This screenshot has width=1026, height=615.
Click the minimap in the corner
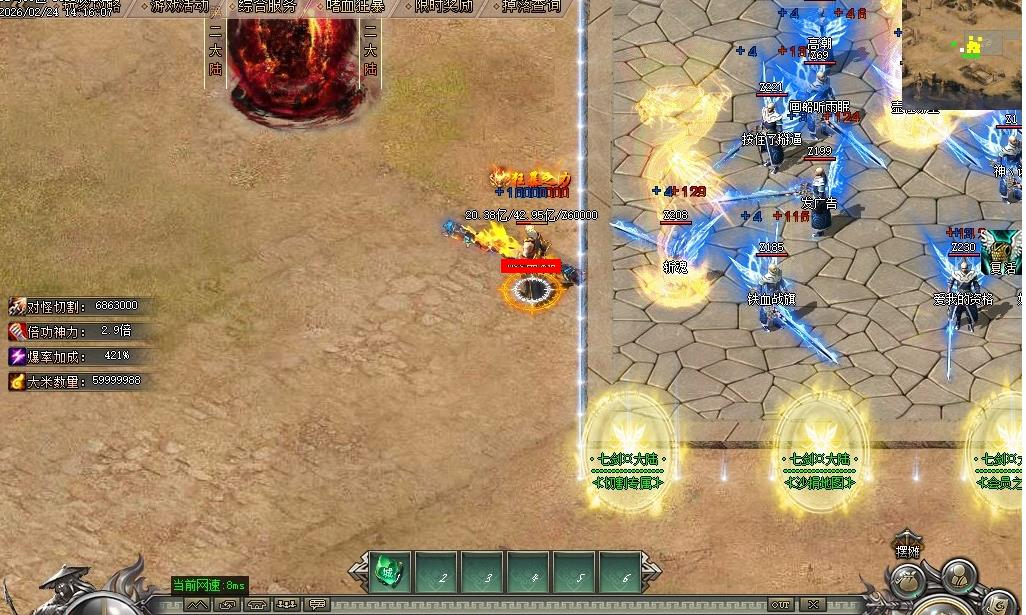[962, 50]
